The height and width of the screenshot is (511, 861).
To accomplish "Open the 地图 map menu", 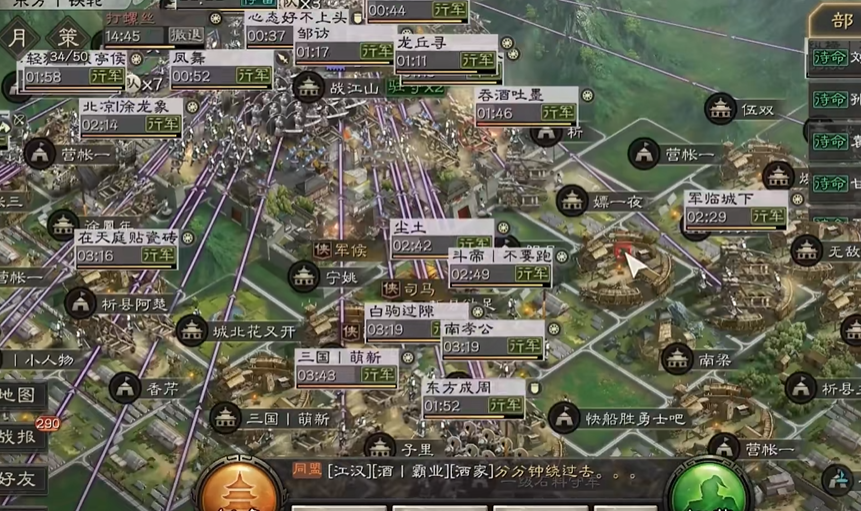I will coord(22,395).
